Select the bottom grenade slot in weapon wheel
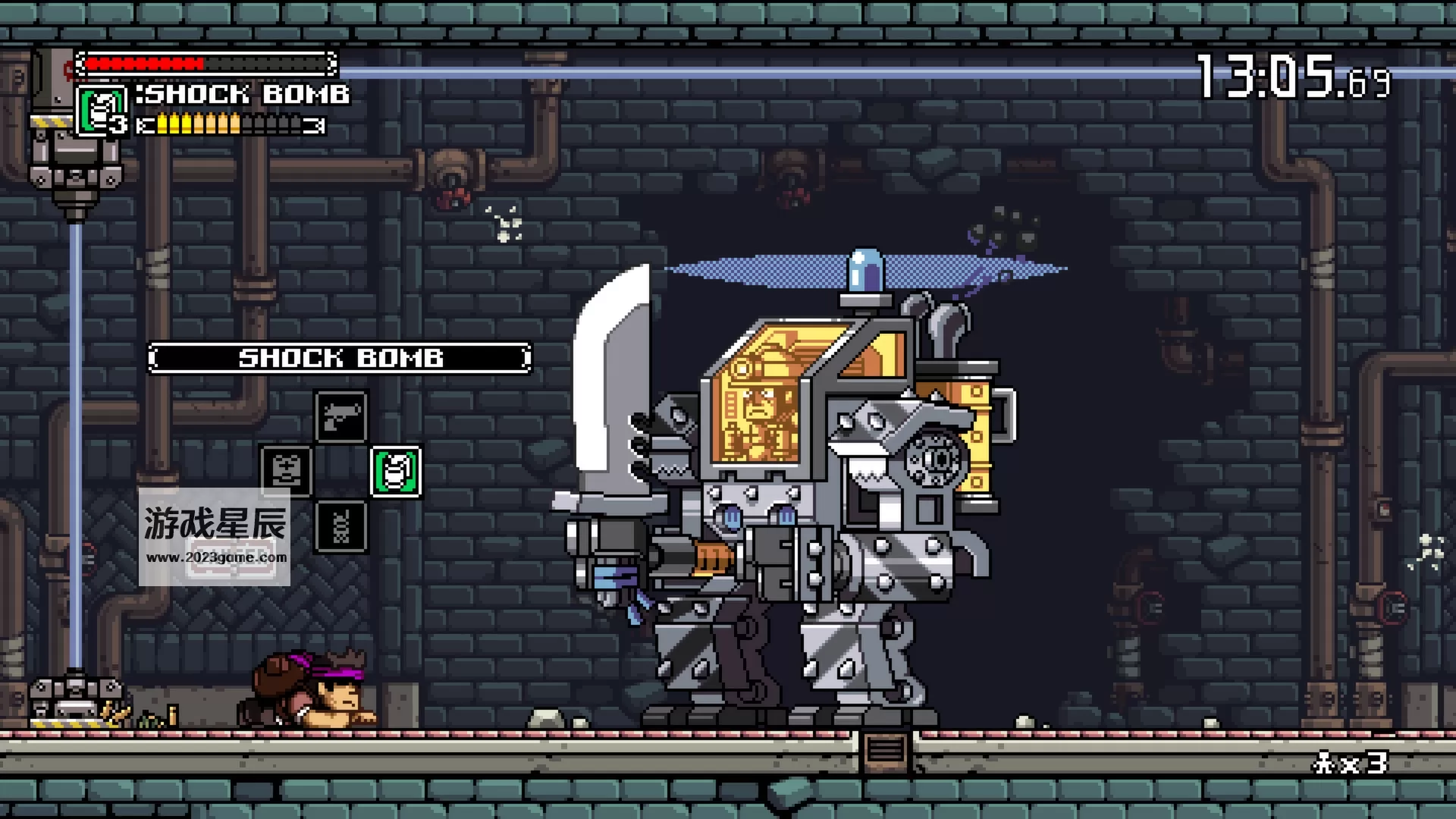Image resolution: width=1456 pixels, height=819 pixels. [x=341, y=526]
